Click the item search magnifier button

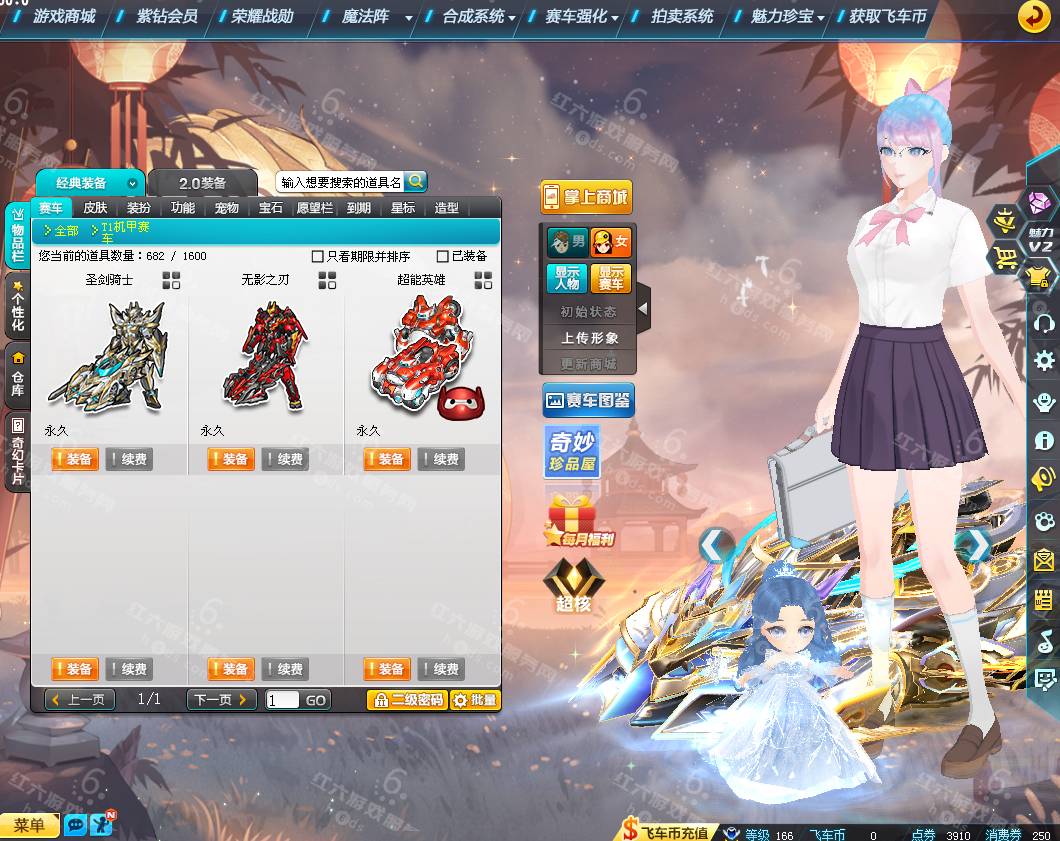click(415, 181)
